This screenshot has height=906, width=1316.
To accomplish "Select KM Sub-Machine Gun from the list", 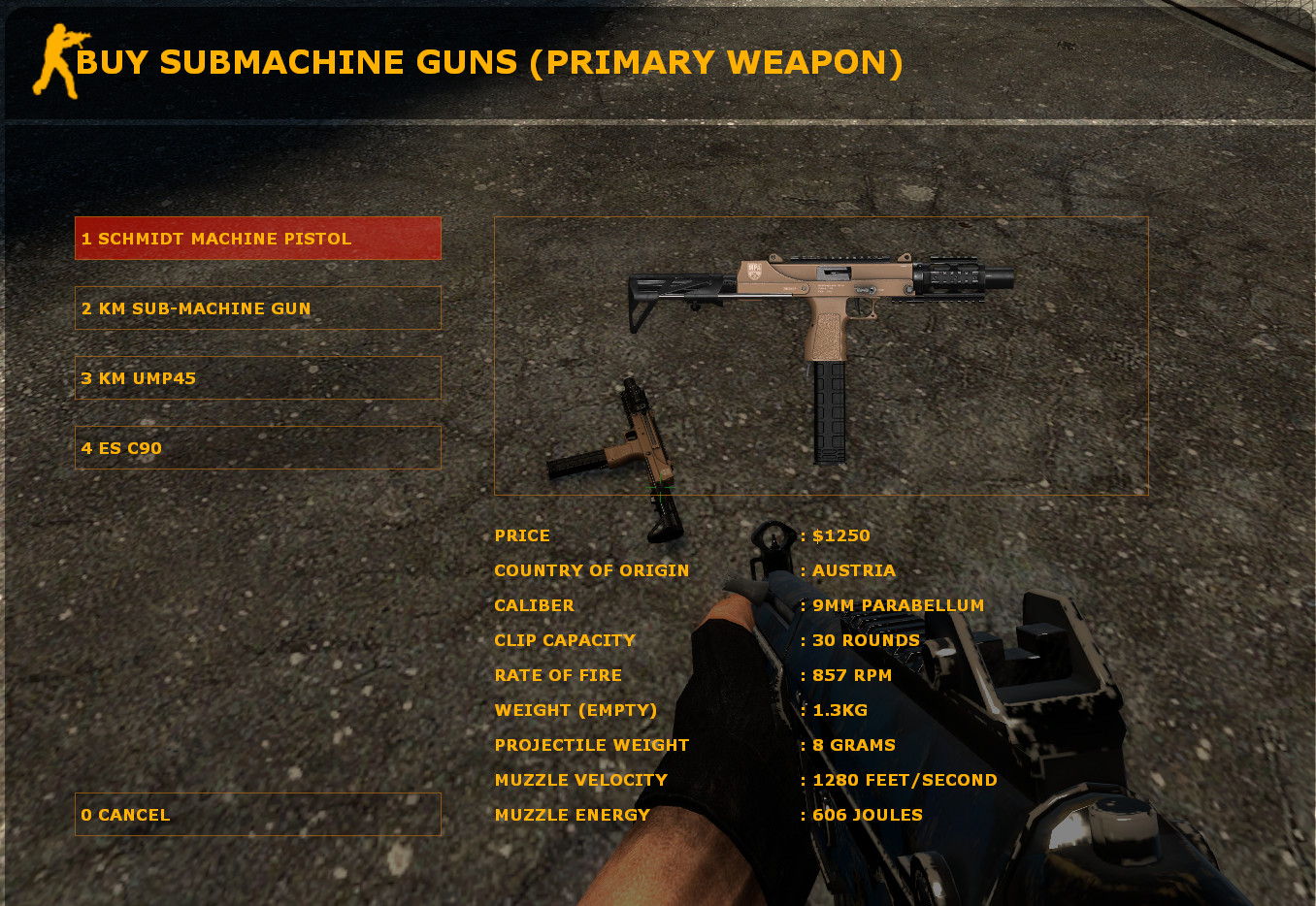I will [257, 307].
